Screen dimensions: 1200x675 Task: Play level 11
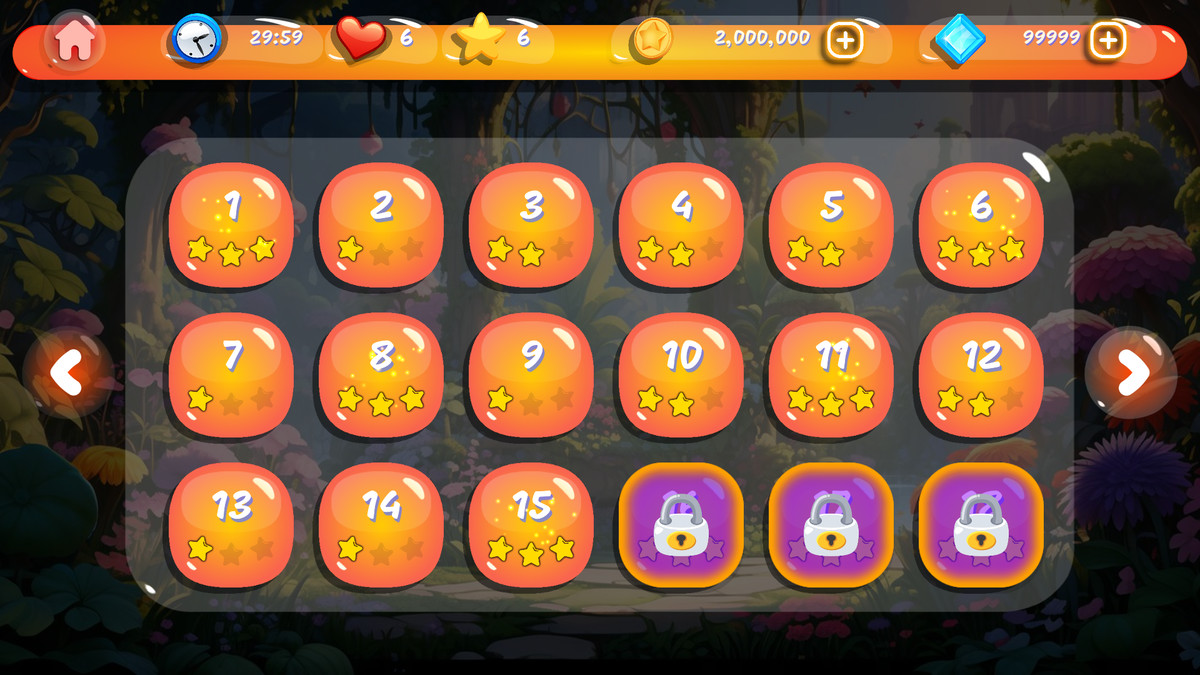831,375
